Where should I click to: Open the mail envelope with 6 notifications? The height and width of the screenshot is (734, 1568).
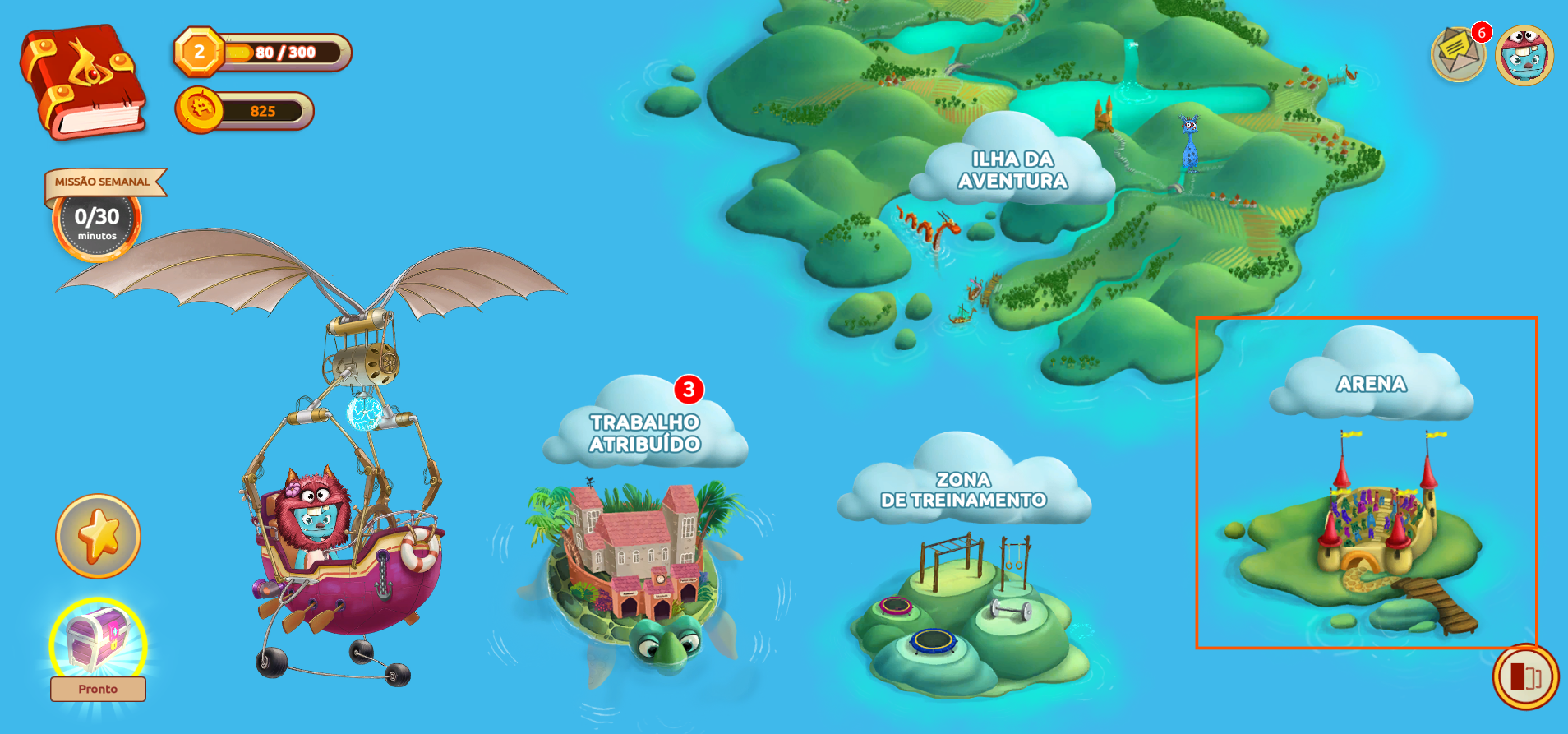tap(1458, 54)
